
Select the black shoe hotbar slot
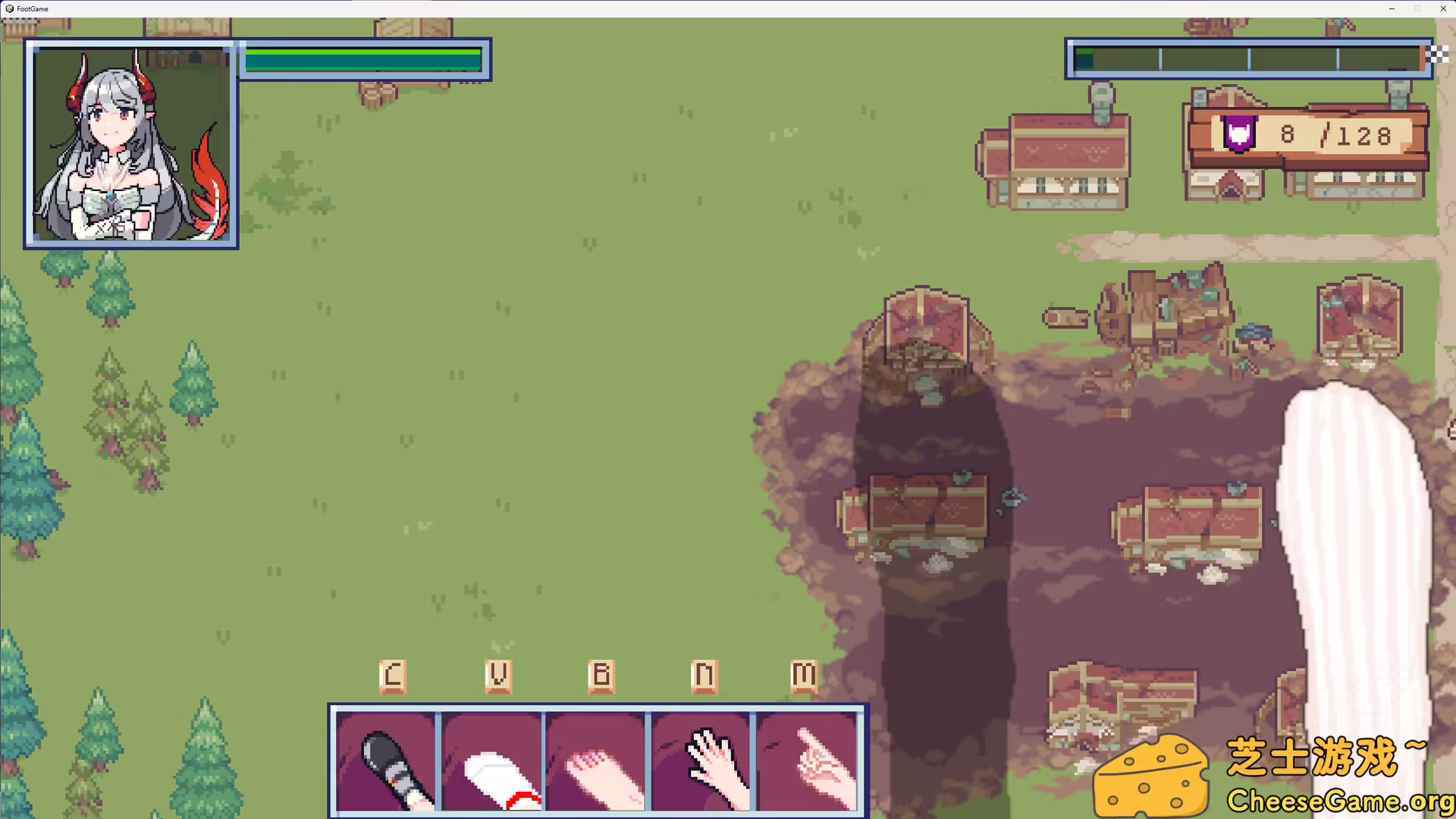point(388,761)
